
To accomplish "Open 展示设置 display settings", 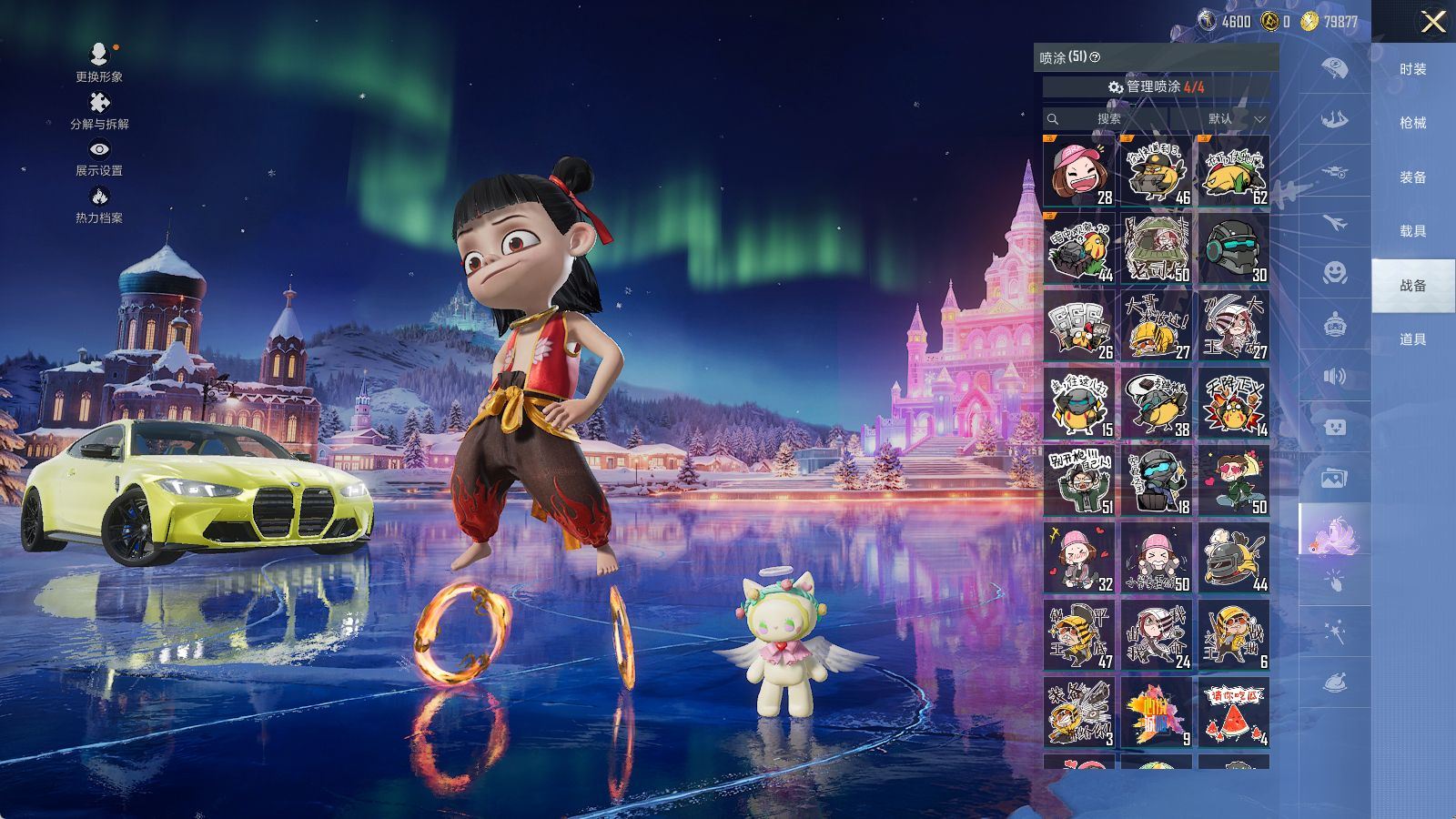I will point(99,157).
